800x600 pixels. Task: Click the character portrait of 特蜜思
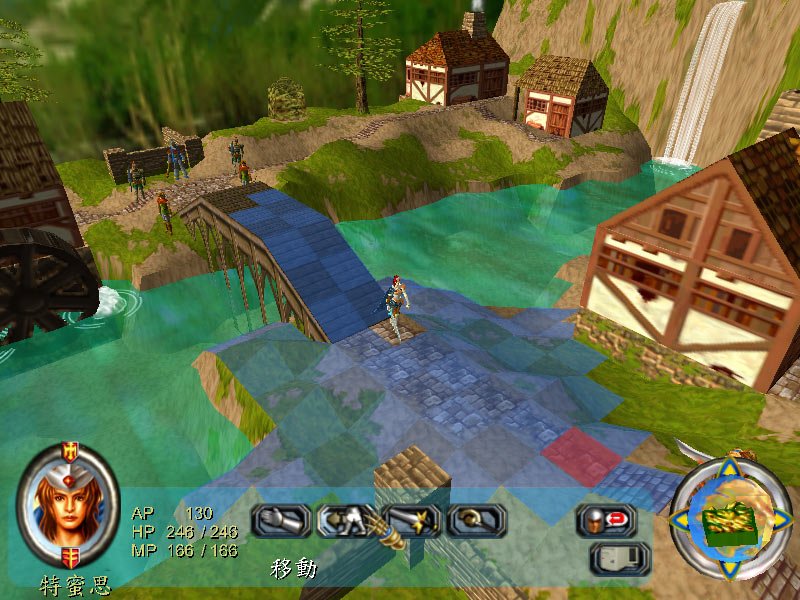tap(69, 507)
